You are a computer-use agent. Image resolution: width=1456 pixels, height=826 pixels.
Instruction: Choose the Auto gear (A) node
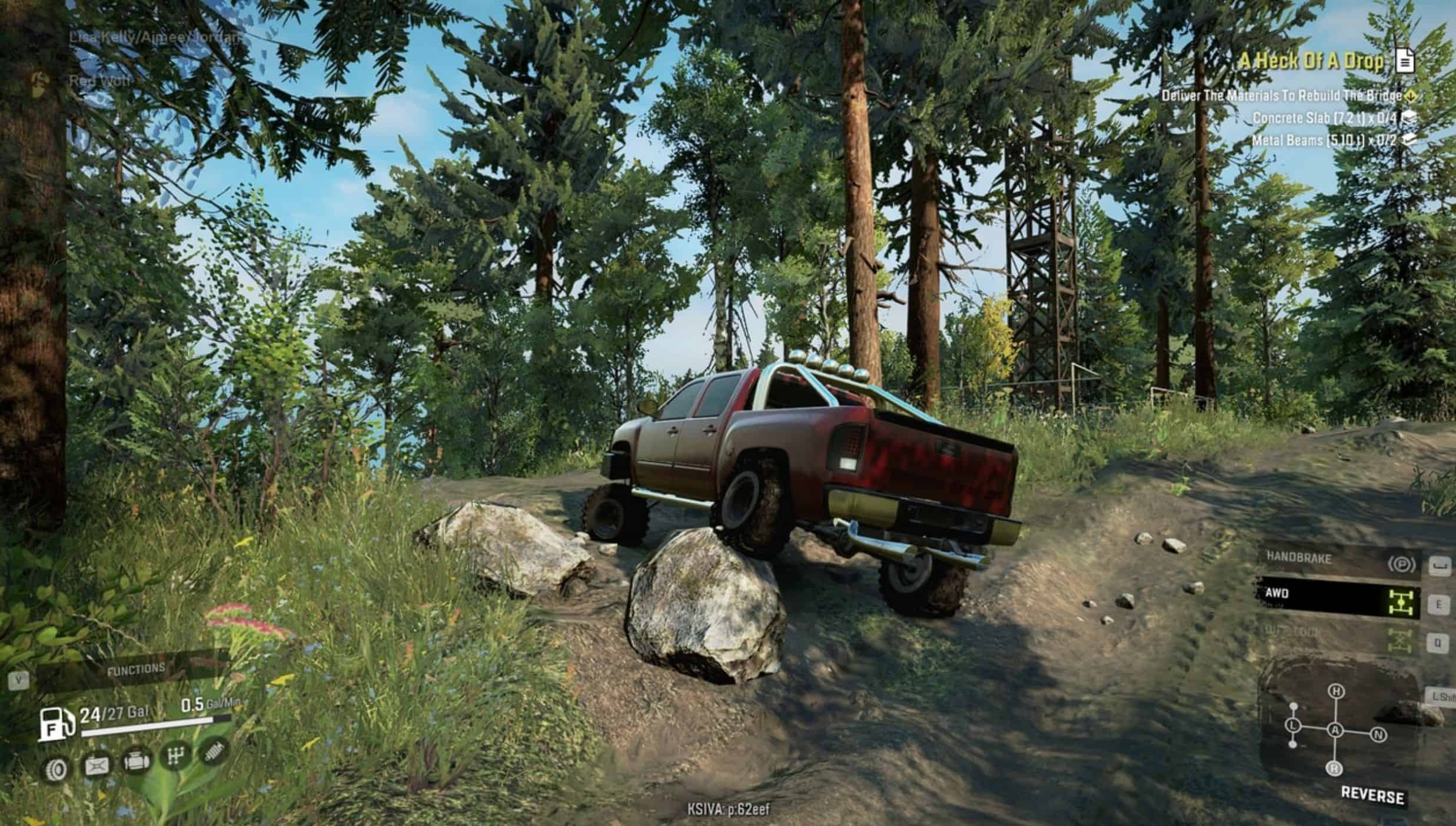tap(1335, 731)
